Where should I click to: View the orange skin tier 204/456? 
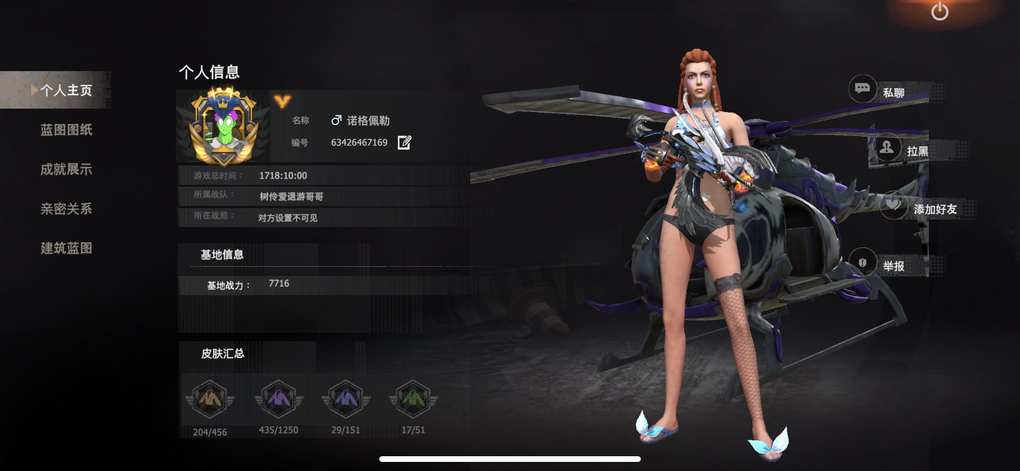209,399
